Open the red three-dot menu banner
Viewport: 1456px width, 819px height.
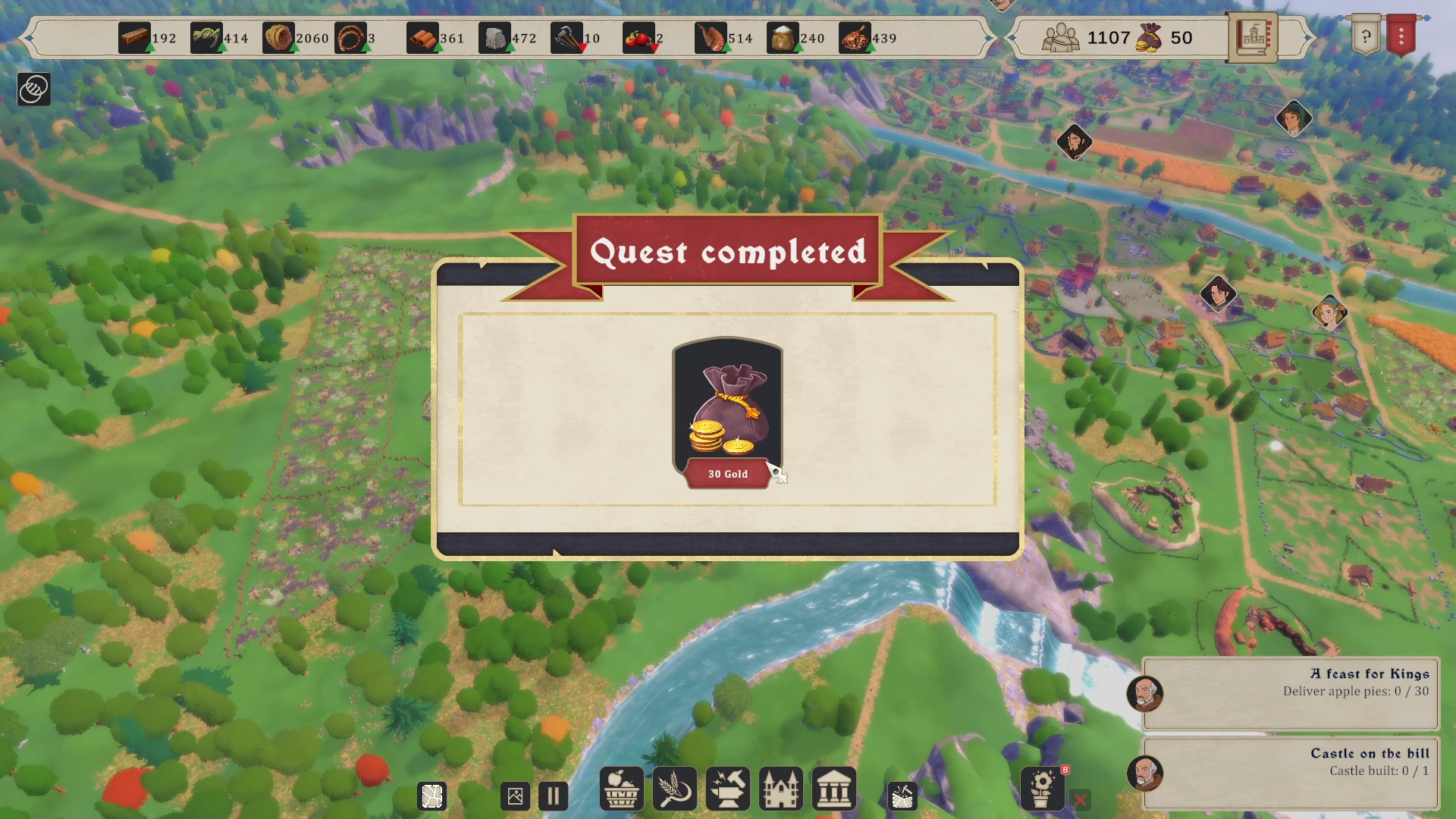click(x=1401, y=36)
